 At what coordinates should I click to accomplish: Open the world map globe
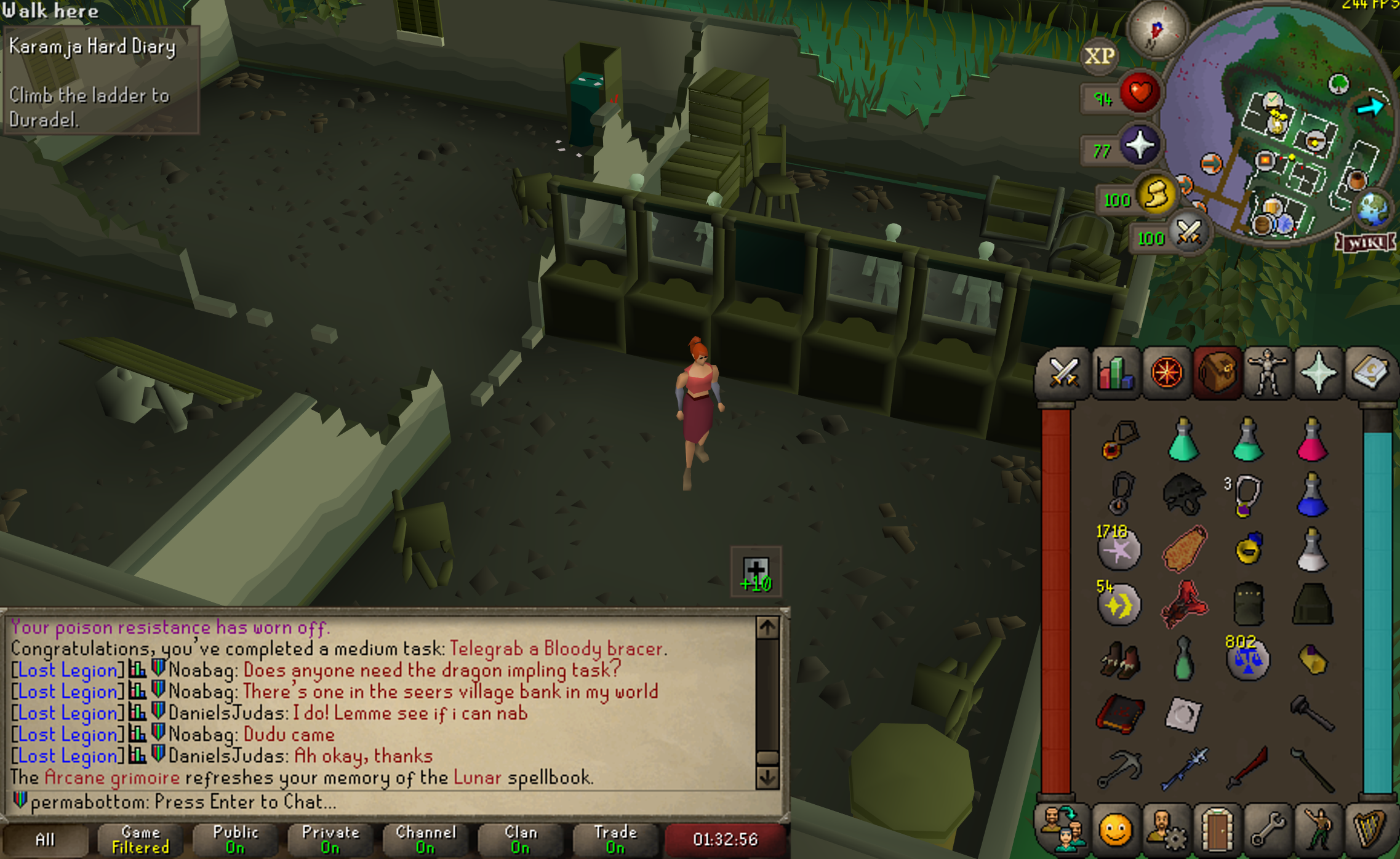[1372, 209]
